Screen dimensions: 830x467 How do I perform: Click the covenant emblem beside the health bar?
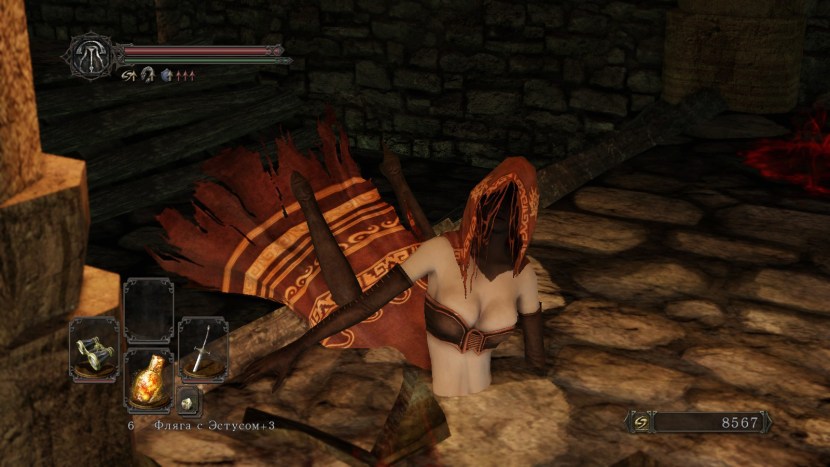(x=92, y=54)
